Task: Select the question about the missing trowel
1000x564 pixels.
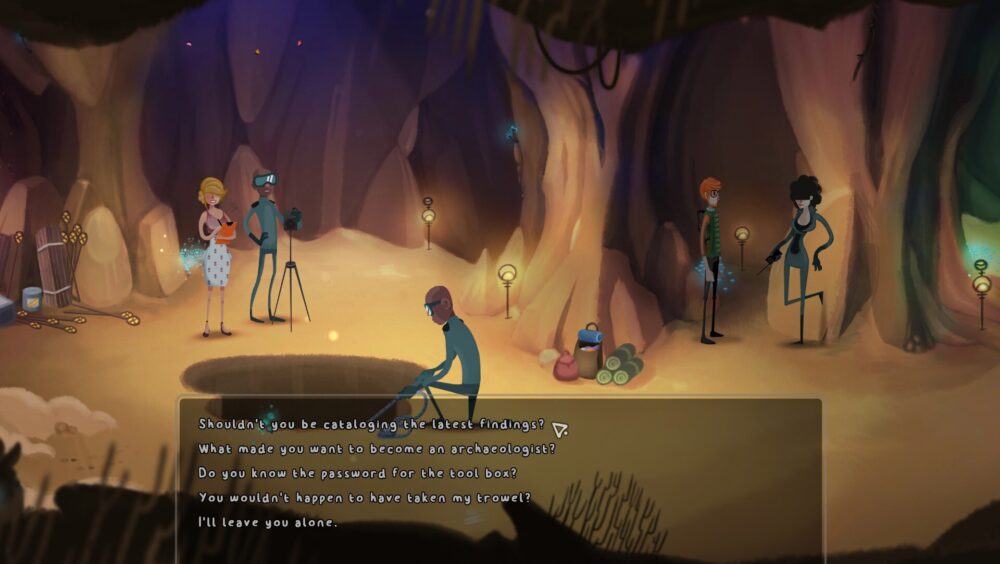Action: [x=364, y=497]
